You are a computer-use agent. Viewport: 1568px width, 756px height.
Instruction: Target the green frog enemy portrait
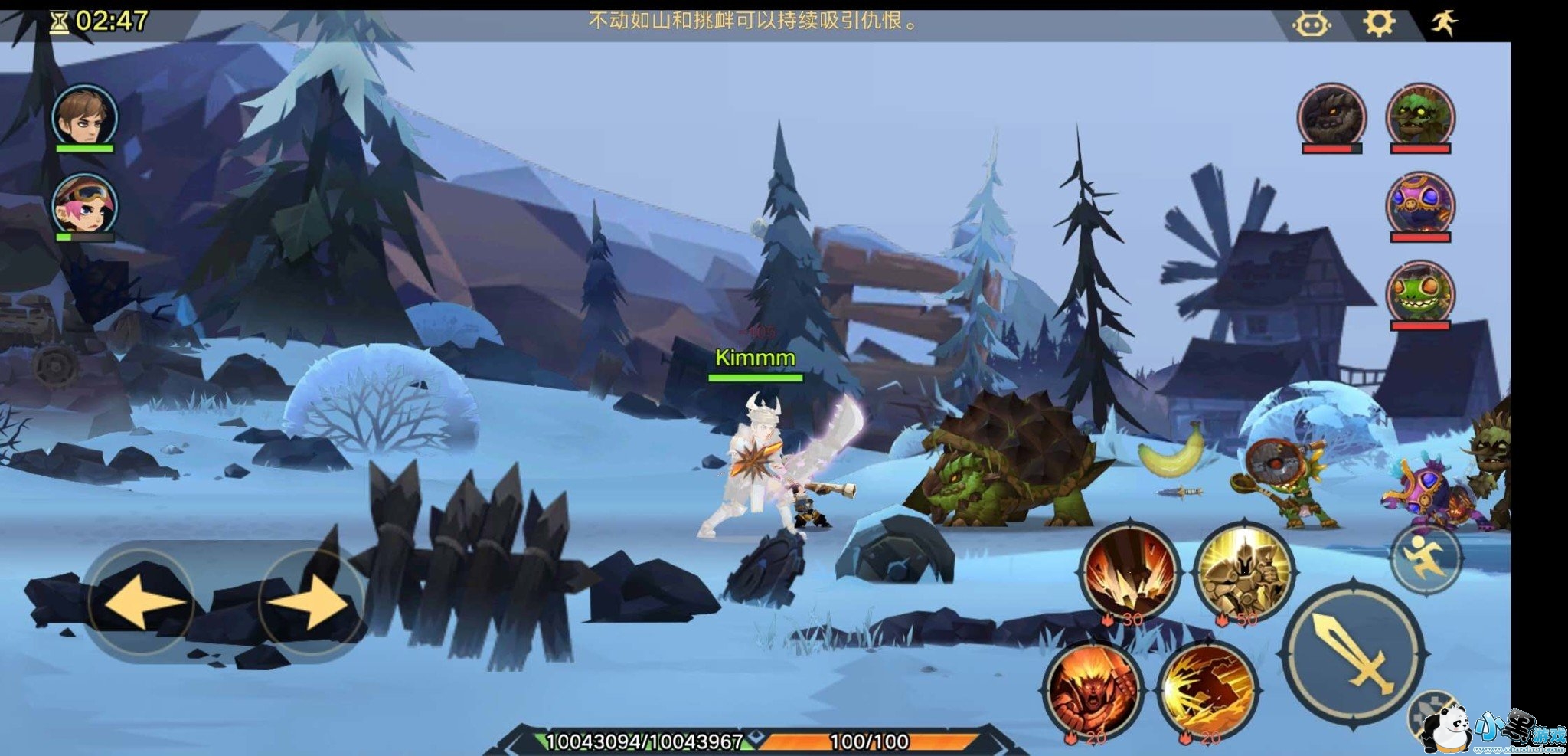tap(1419, 292)
